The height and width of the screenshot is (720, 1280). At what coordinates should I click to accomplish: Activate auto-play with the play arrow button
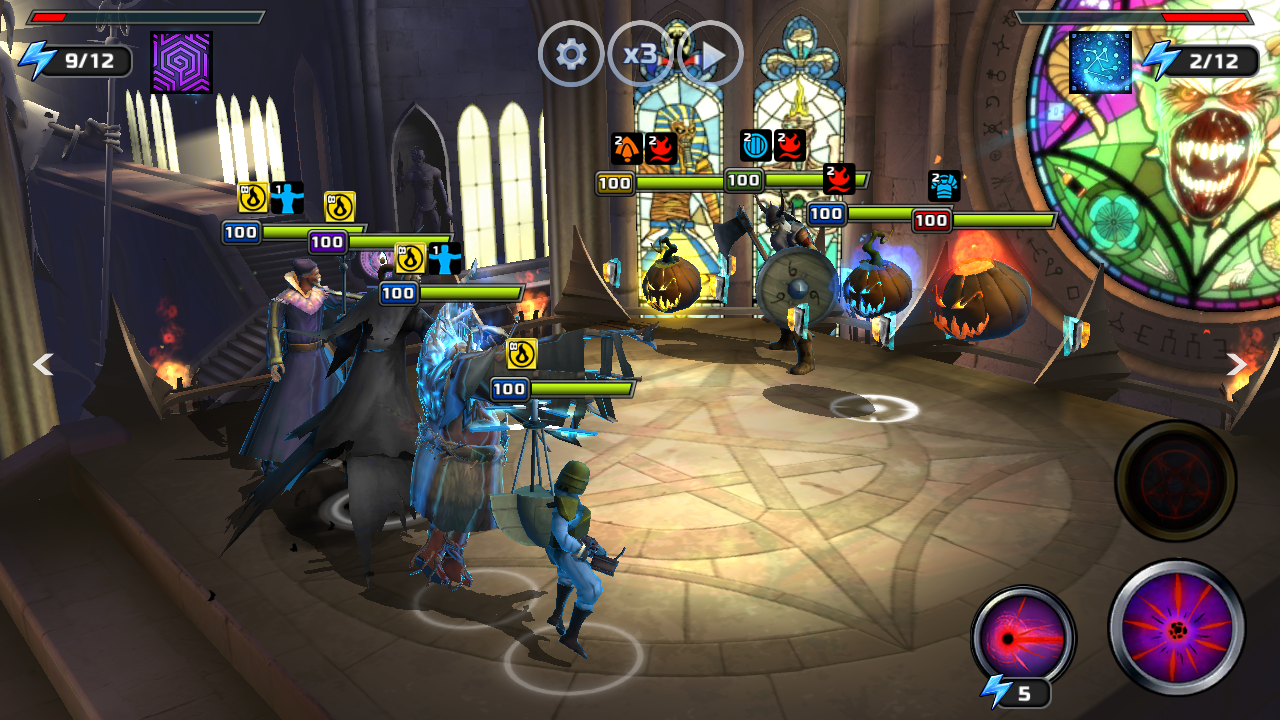pyautogui.click(x=711, y=54)
